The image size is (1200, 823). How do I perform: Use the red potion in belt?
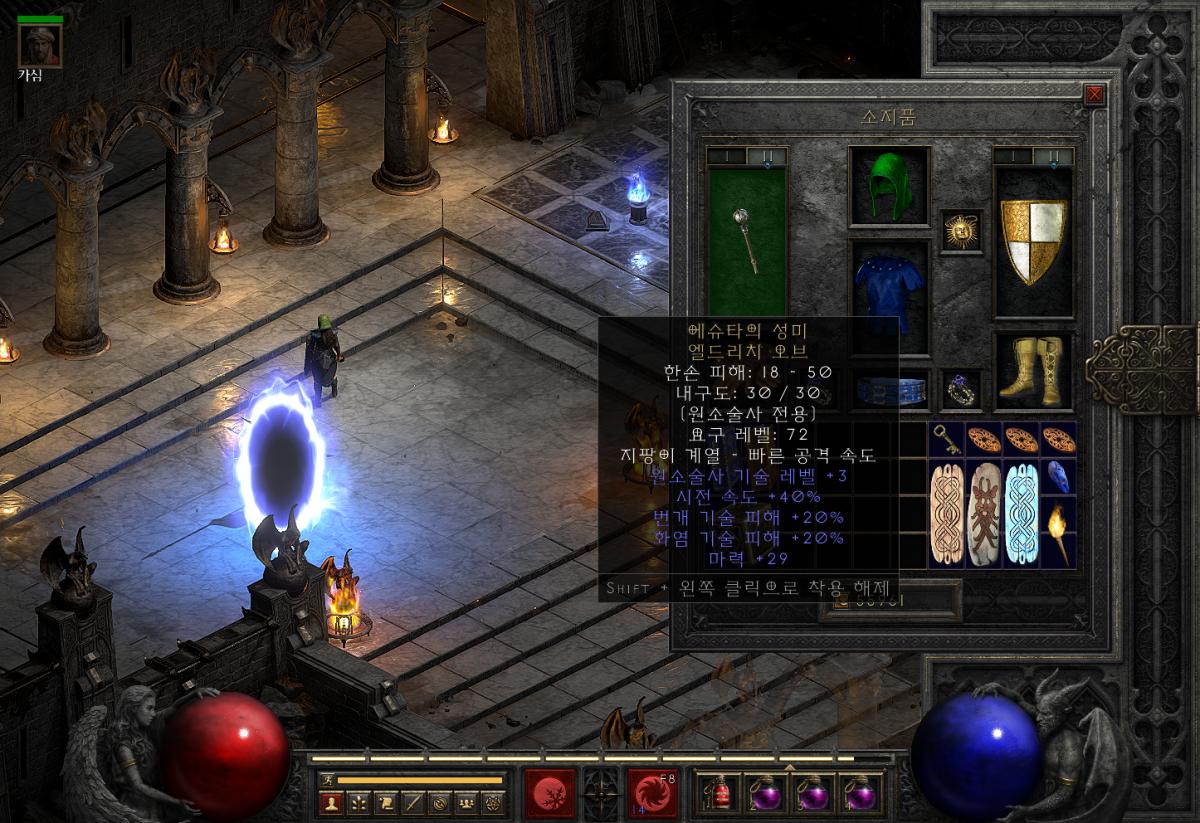tap(717, 795)
